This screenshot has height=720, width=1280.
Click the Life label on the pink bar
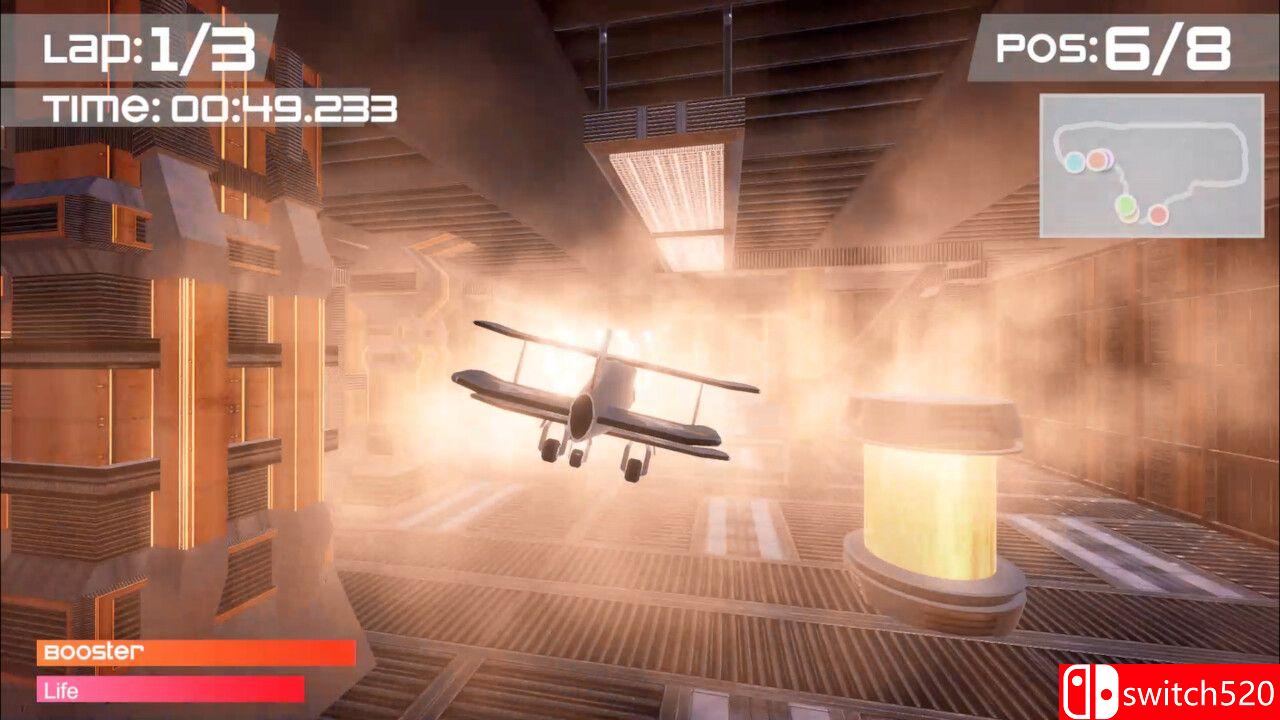[x=60, y=690]
